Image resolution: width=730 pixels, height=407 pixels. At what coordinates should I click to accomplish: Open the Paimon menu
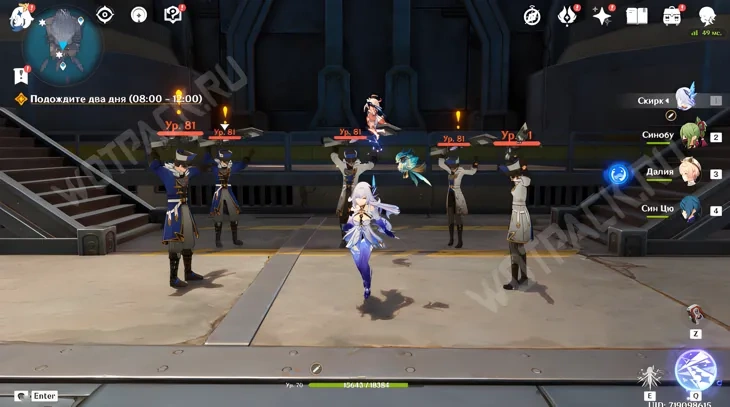(21, 16)
